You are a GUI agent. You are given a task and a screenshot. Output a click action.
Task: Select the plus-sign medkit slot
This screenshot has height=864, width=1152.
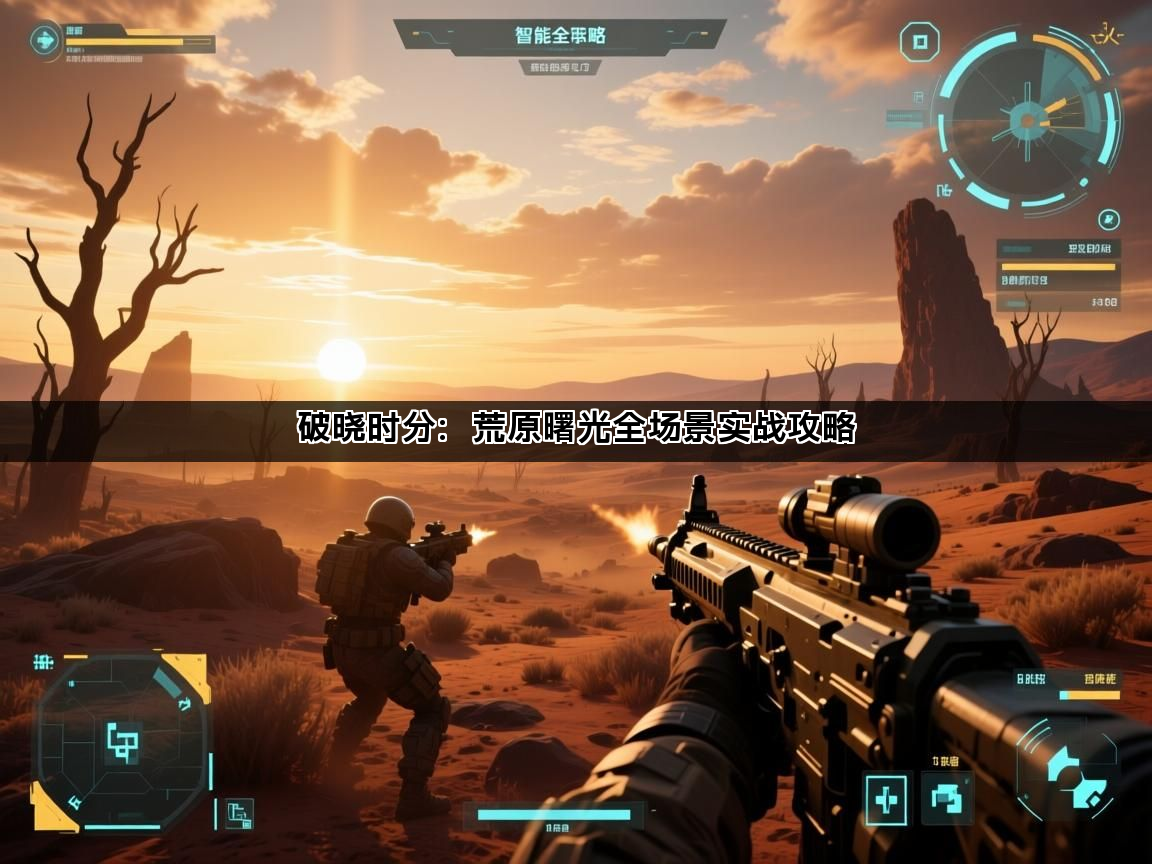(886, 799)
